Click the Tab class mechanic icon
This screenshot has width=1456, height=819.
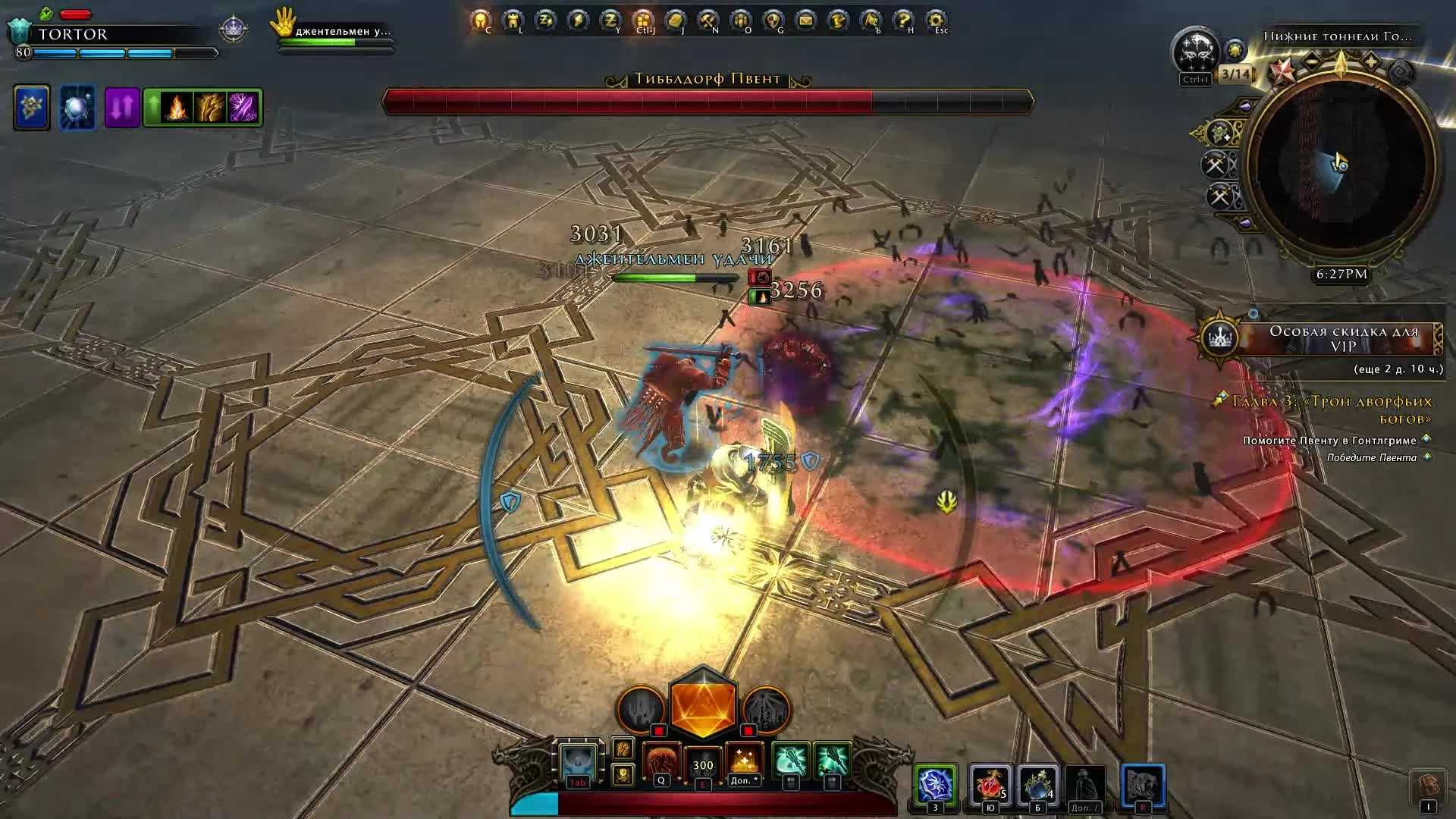(578, 761)
